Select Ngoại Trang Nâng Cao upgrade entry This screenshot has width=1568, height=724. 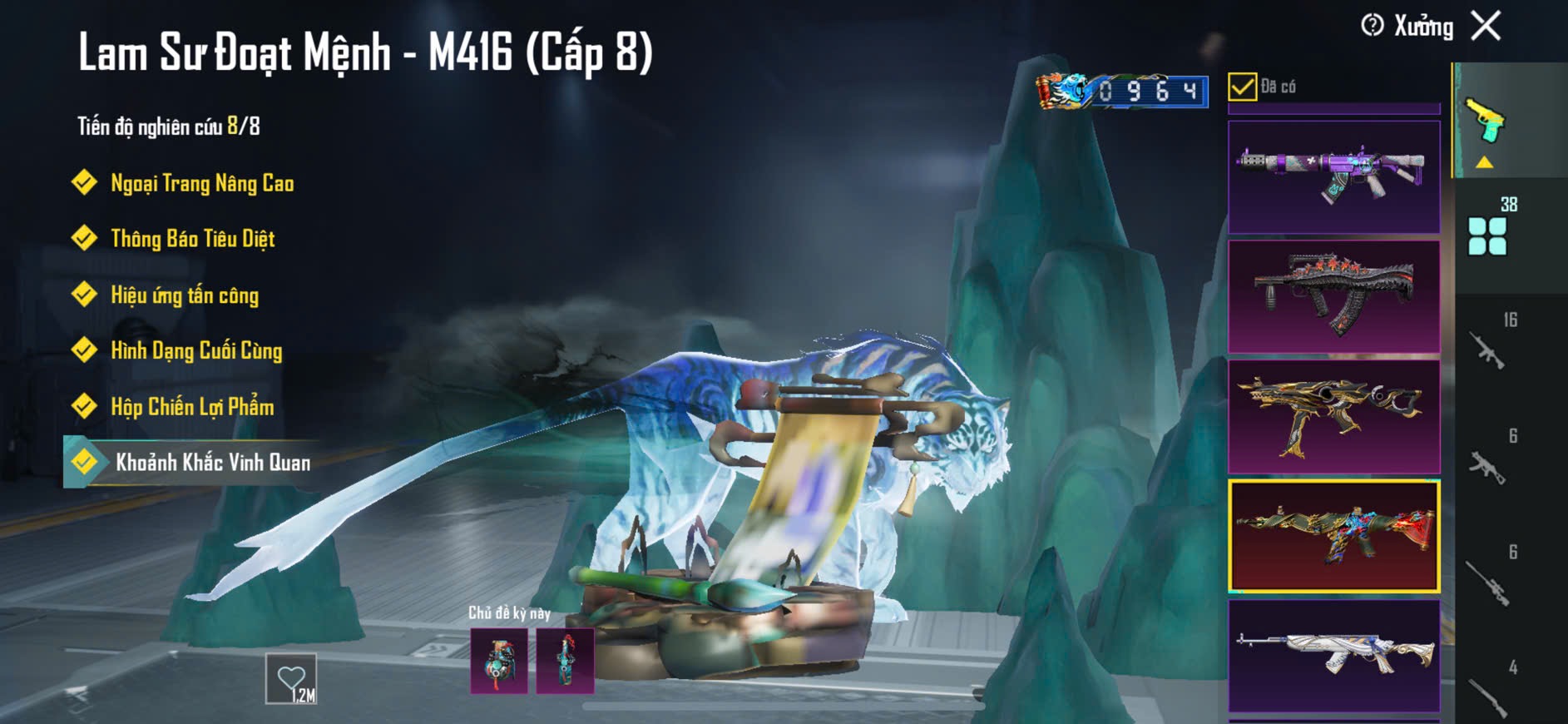pyautogui.click(x=201, y=183)
